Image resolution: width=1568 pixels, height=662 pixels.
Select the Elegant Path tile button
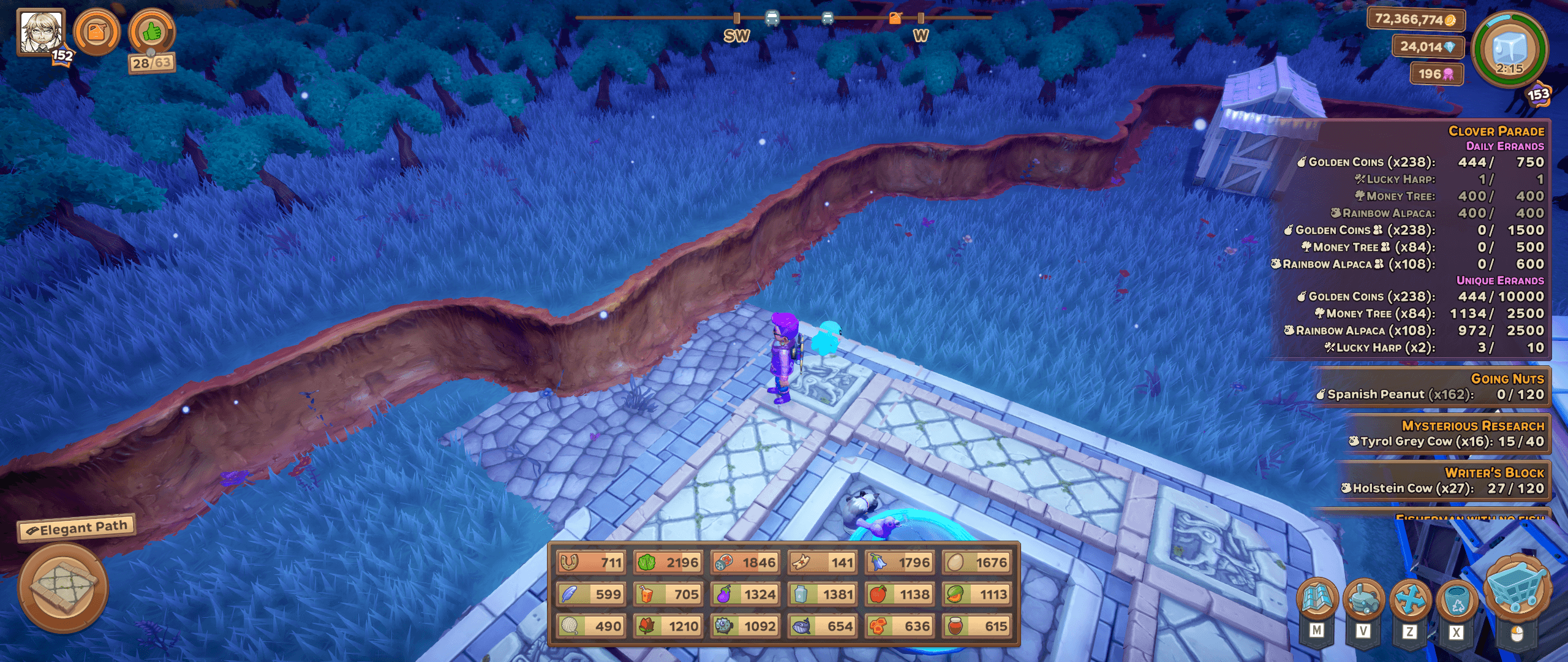coord(63,587)
